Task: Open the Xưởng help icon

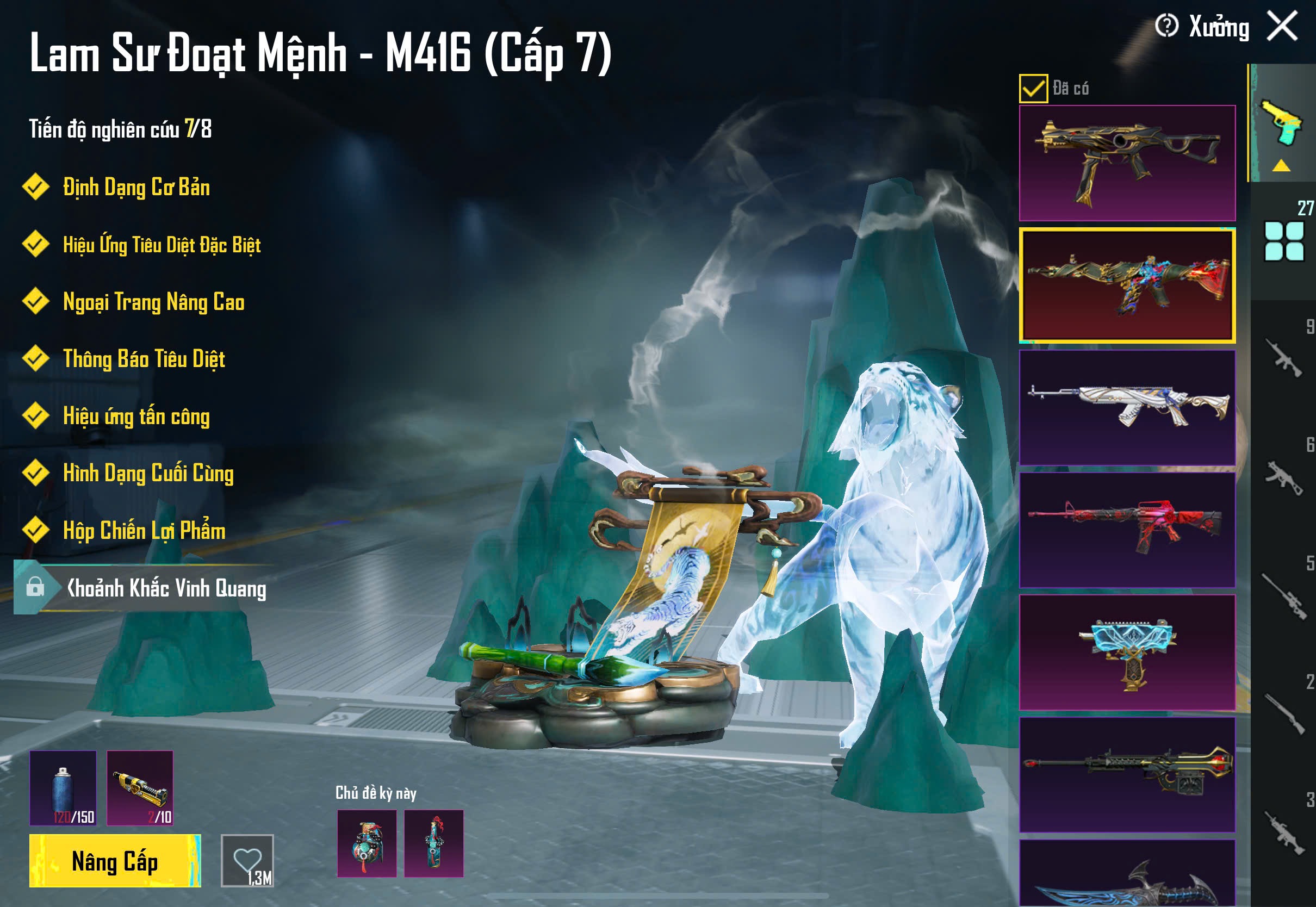Action: (1166, 26)
